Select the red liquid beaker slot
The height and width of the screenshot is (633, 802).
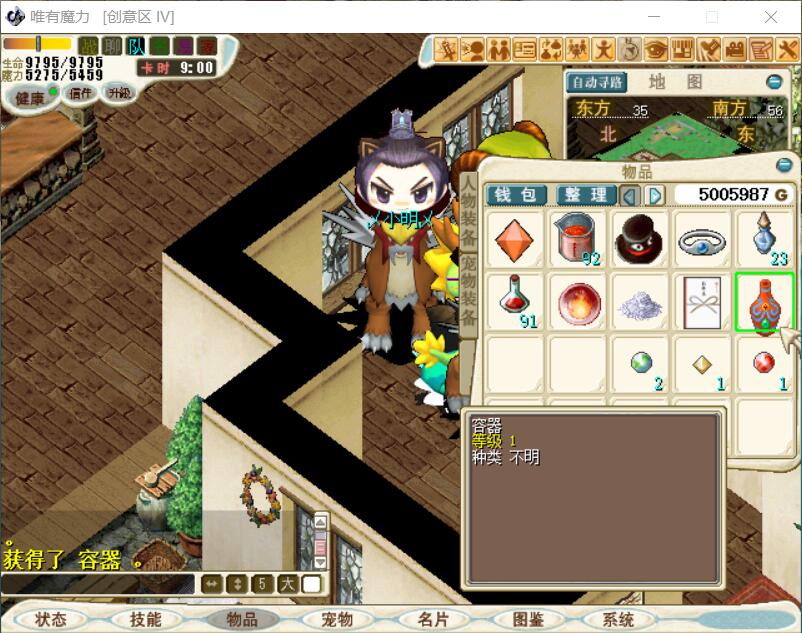(x=577, y=239)
